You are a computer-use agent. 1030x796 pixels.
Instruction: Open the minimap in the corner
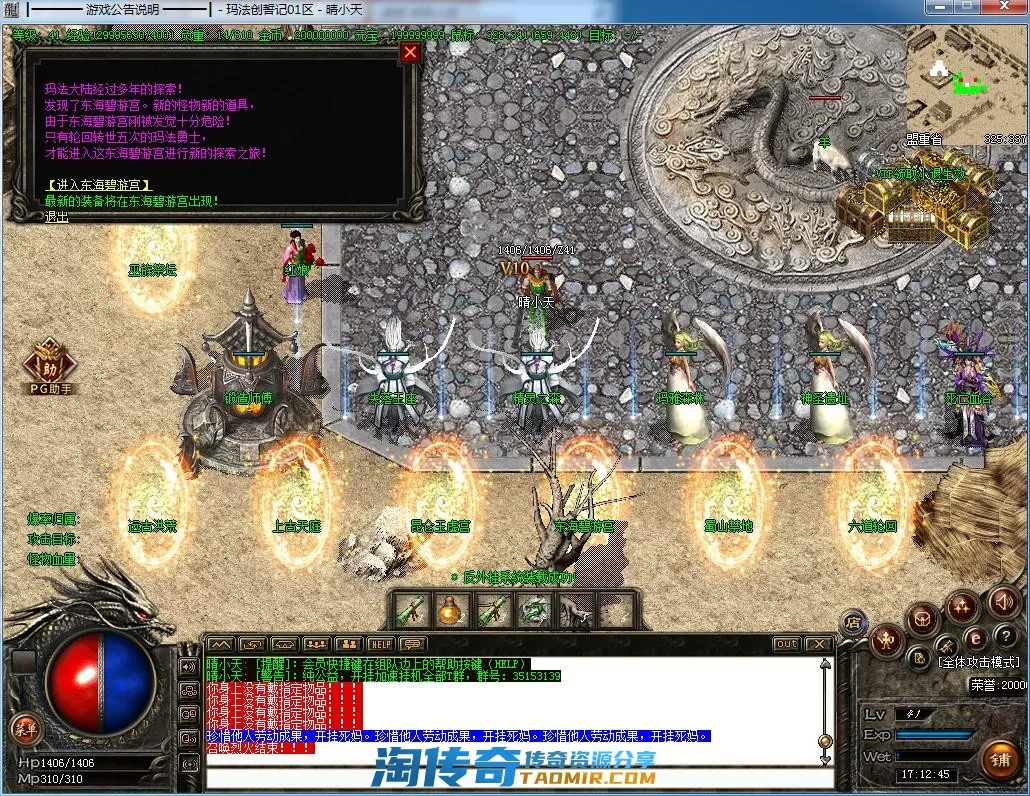click(965, 85)
